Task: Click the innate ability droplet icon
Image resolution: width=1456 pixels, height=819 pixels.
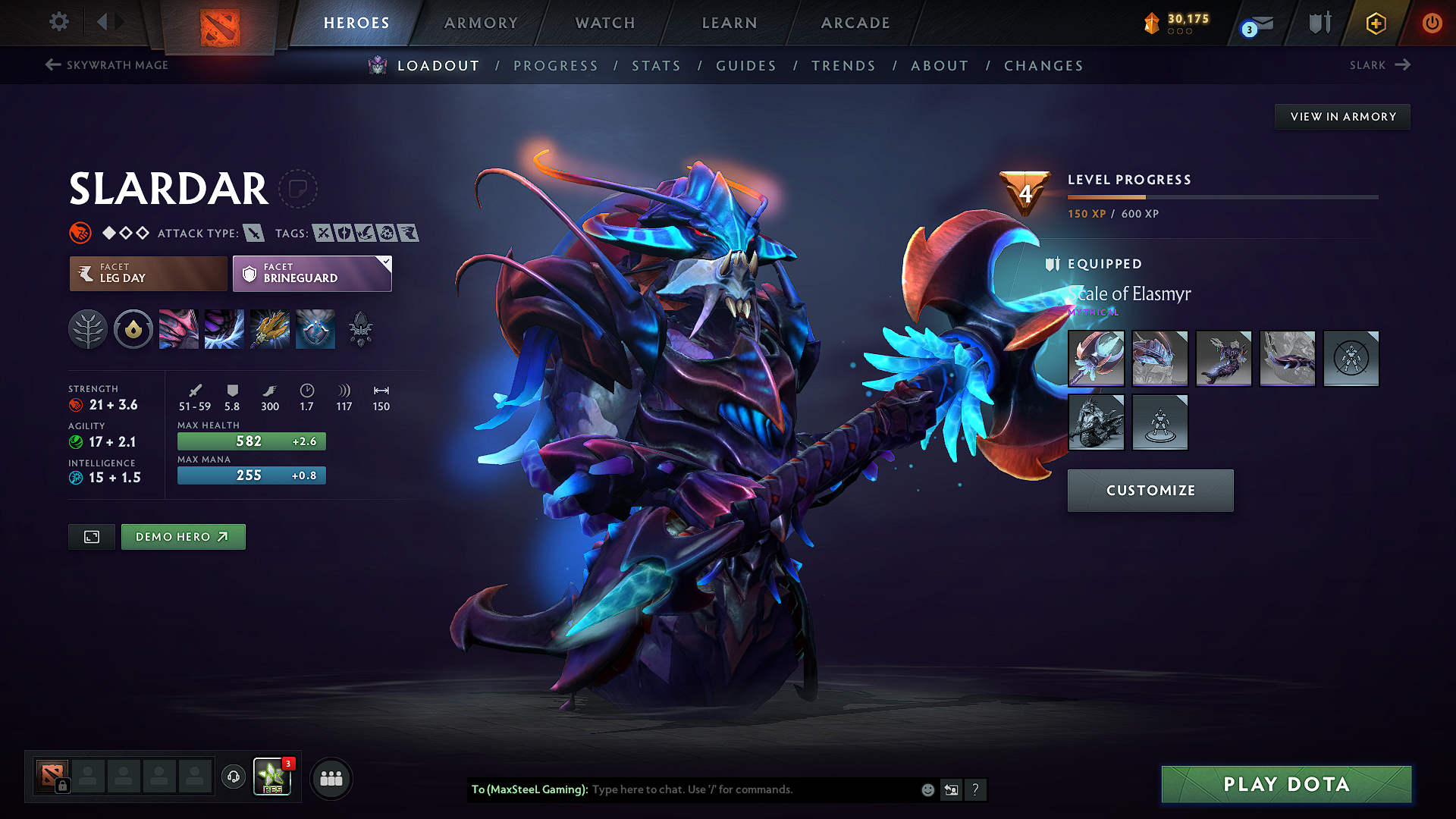Action: click(x=133, y=328)
